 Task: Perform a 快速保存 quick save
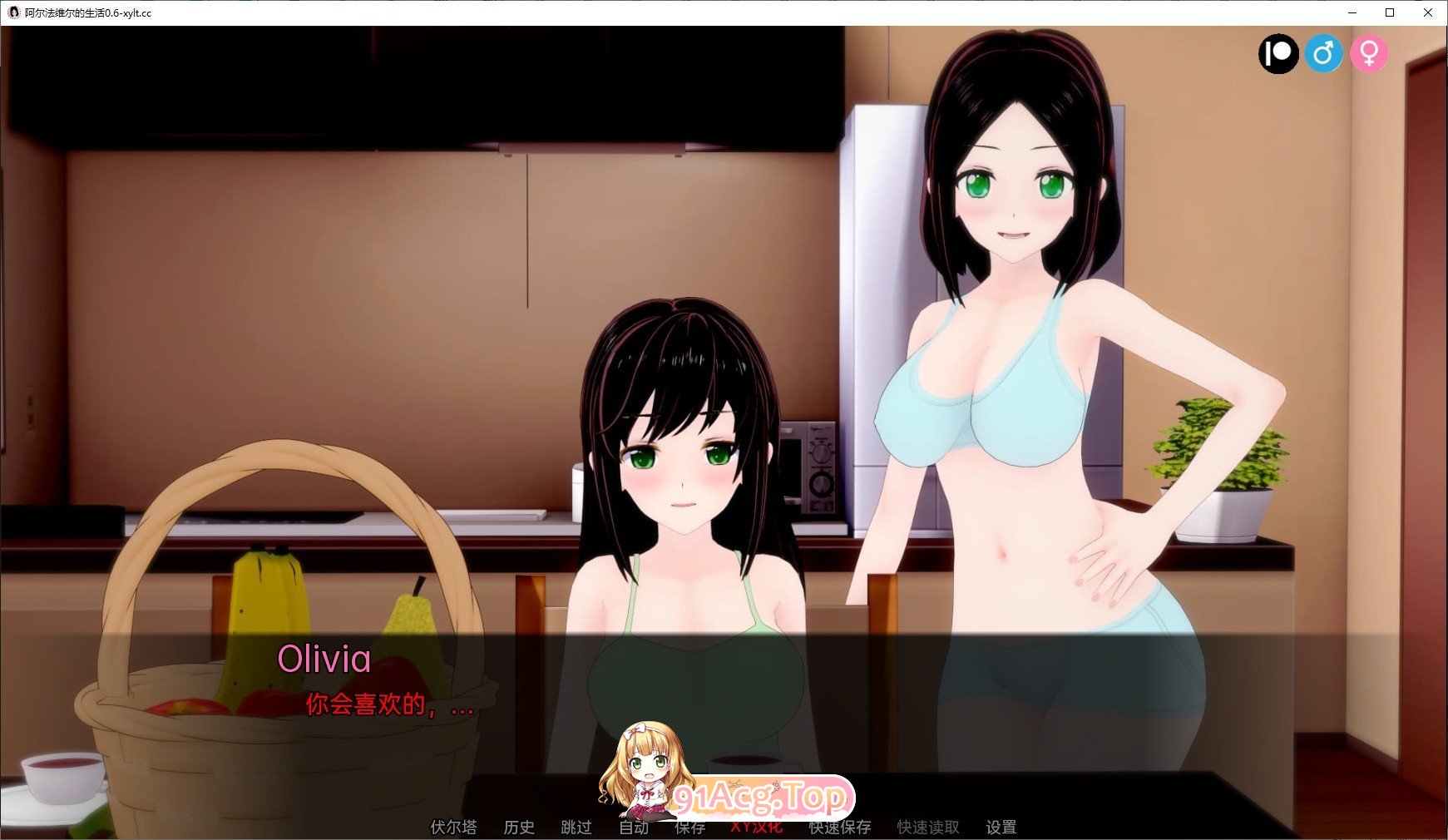tap(840, 828)
